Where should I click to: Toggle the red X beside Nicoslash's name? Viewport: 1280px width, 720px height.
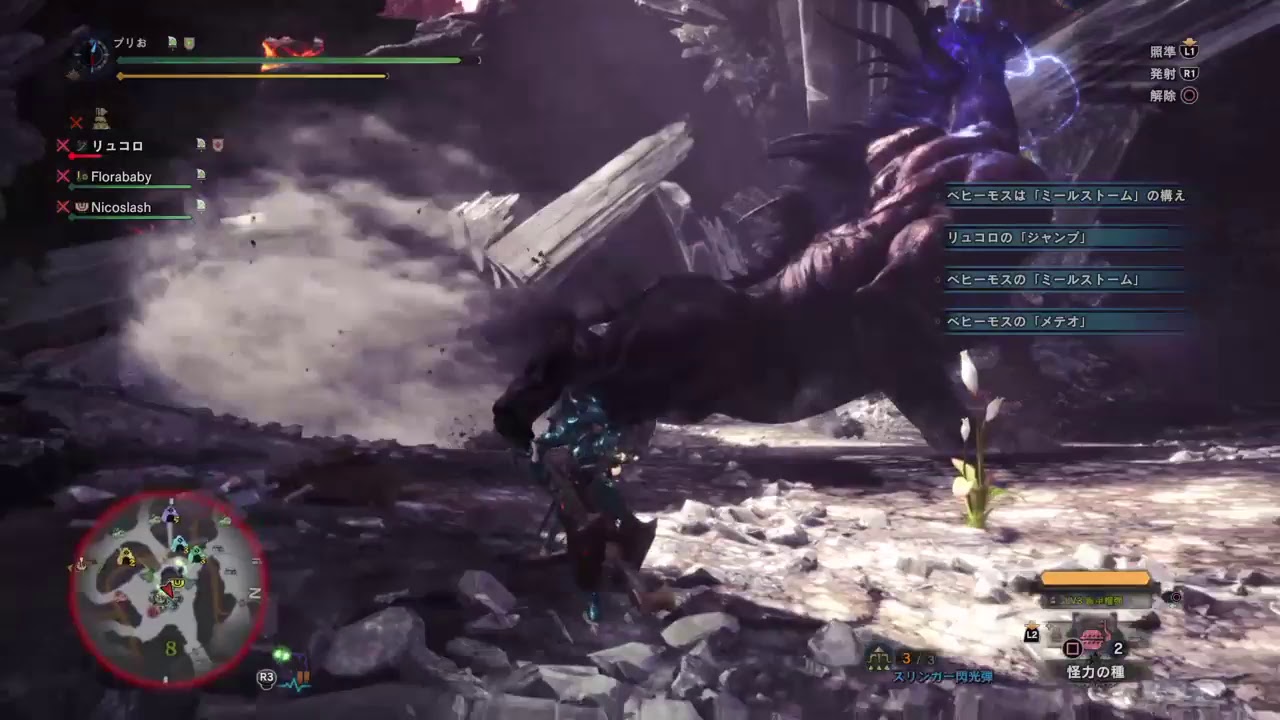[61, 206]
